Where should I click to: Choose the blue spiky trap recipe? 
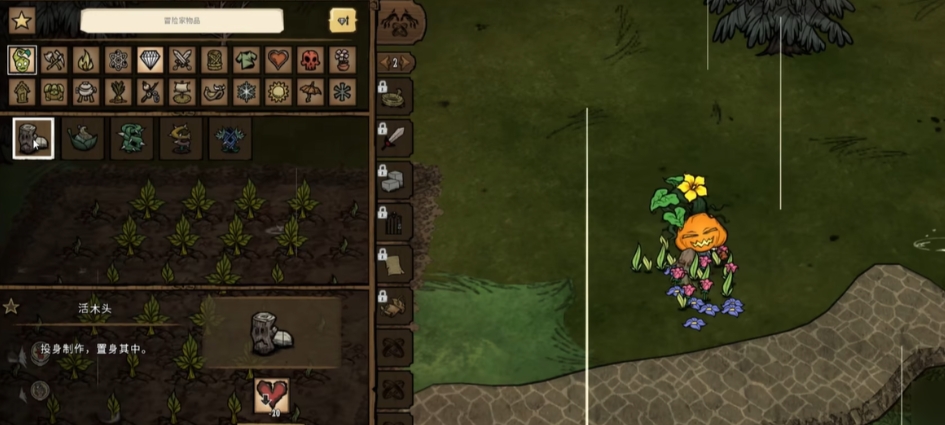click(229, 138)
